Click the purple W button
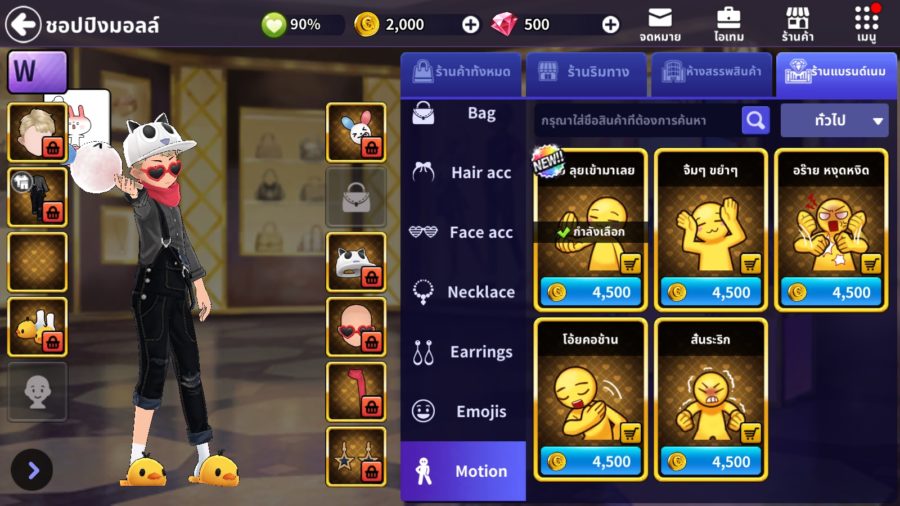The width and height of the screenshot is (900, 506). pos(37,72)
